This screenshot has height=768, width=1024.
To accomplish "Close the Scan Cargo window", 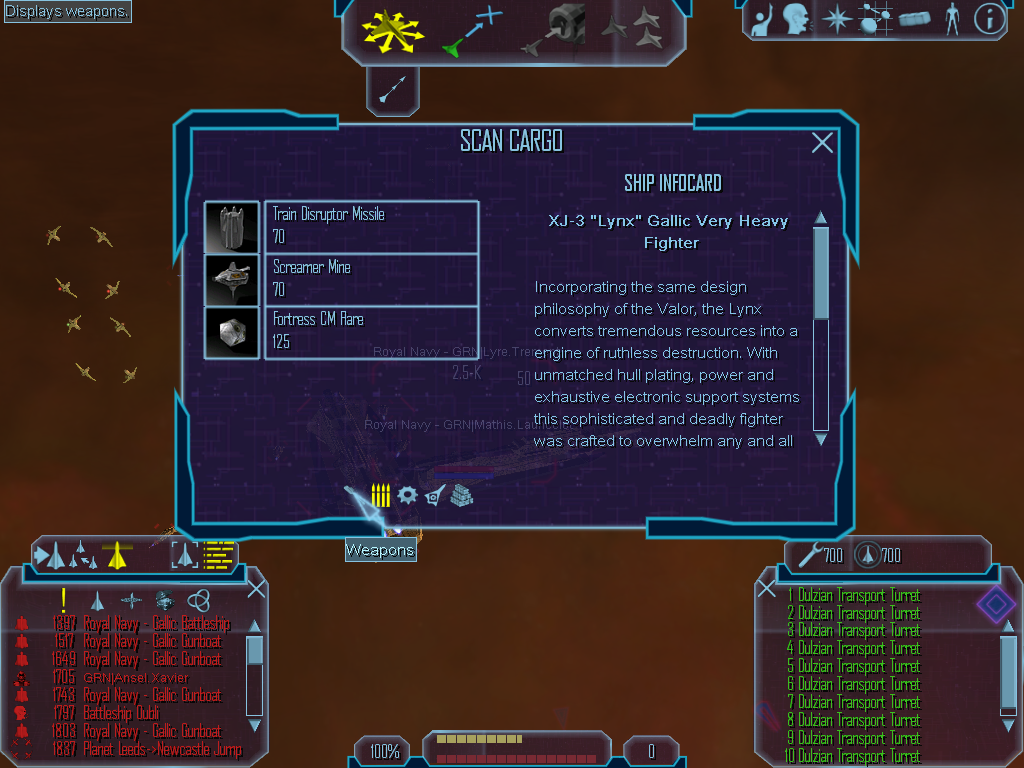I will pos(822,143).
